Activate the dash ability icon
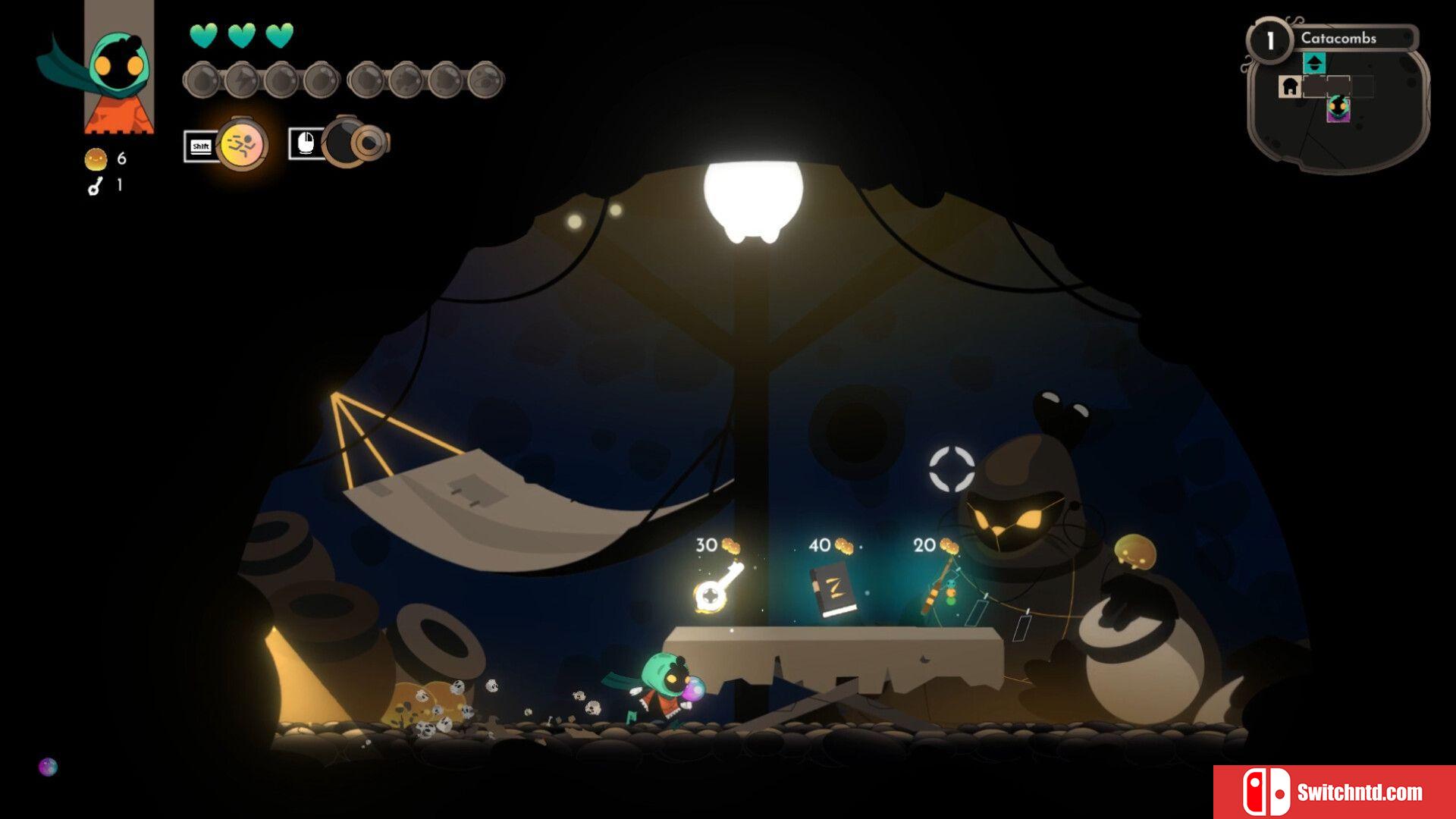This screenshot has width=1456, height=819. 241,143
